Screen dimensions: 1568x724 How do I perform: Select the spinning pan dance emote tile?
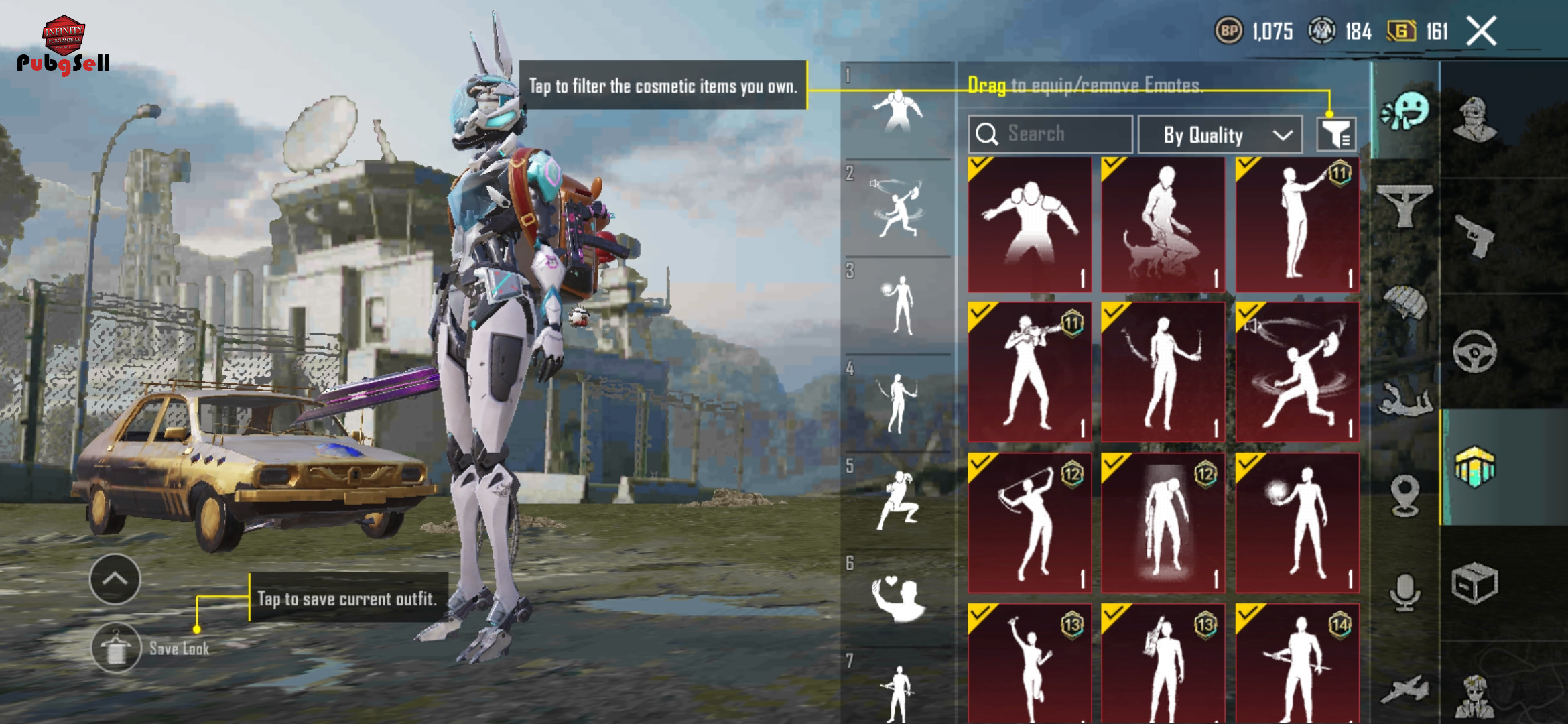1297,372
